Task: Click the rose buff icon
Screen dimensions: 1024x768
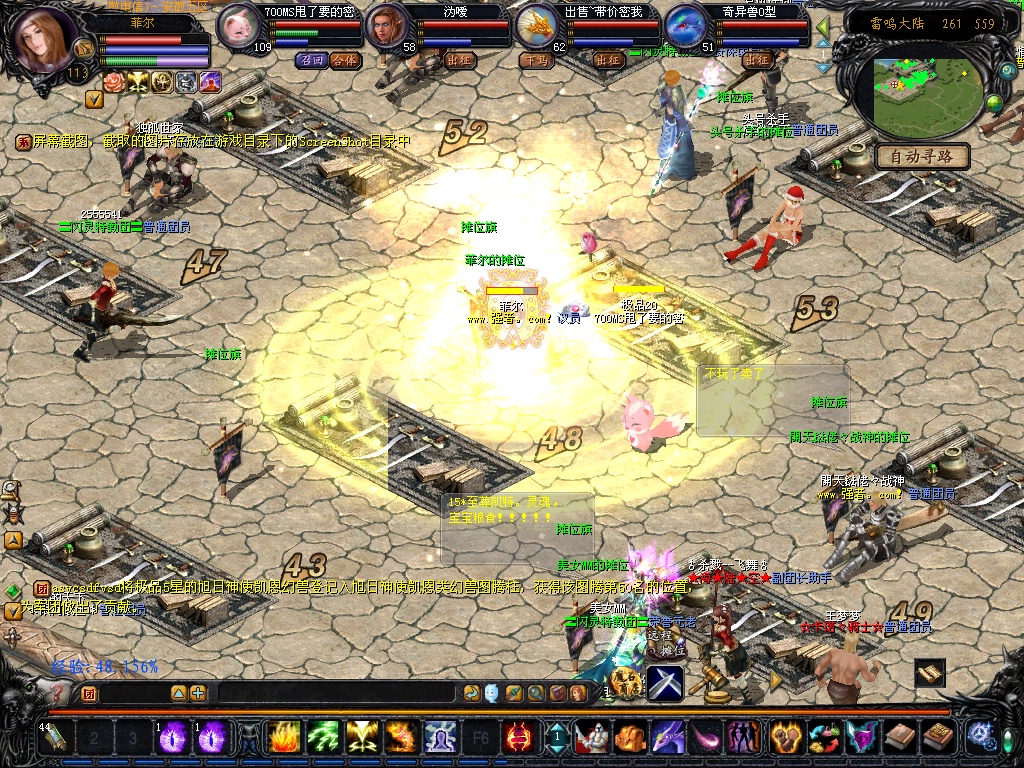Action: tap(115, 82)
